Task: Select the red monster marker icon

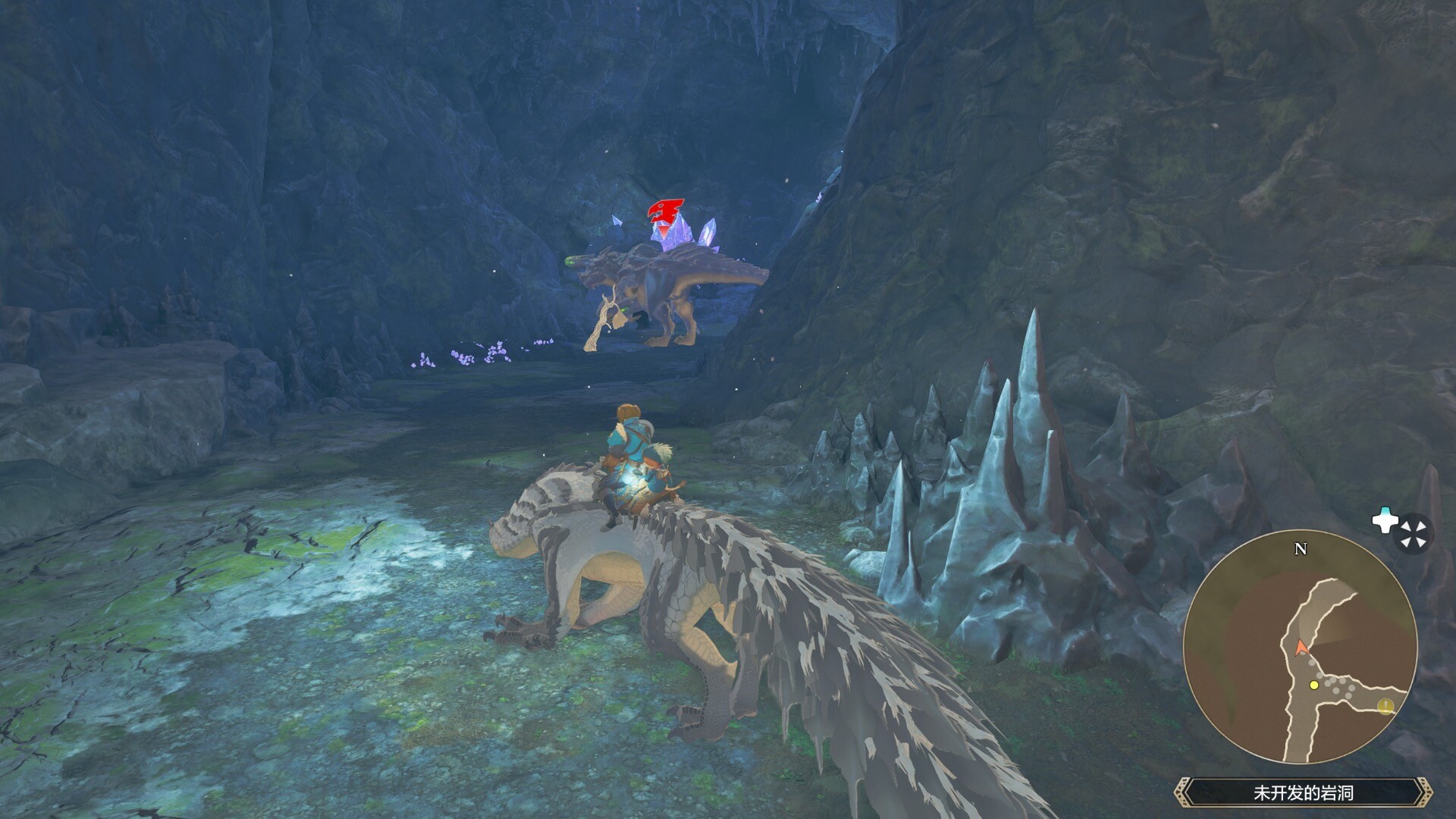Action: tap(665, 213)
